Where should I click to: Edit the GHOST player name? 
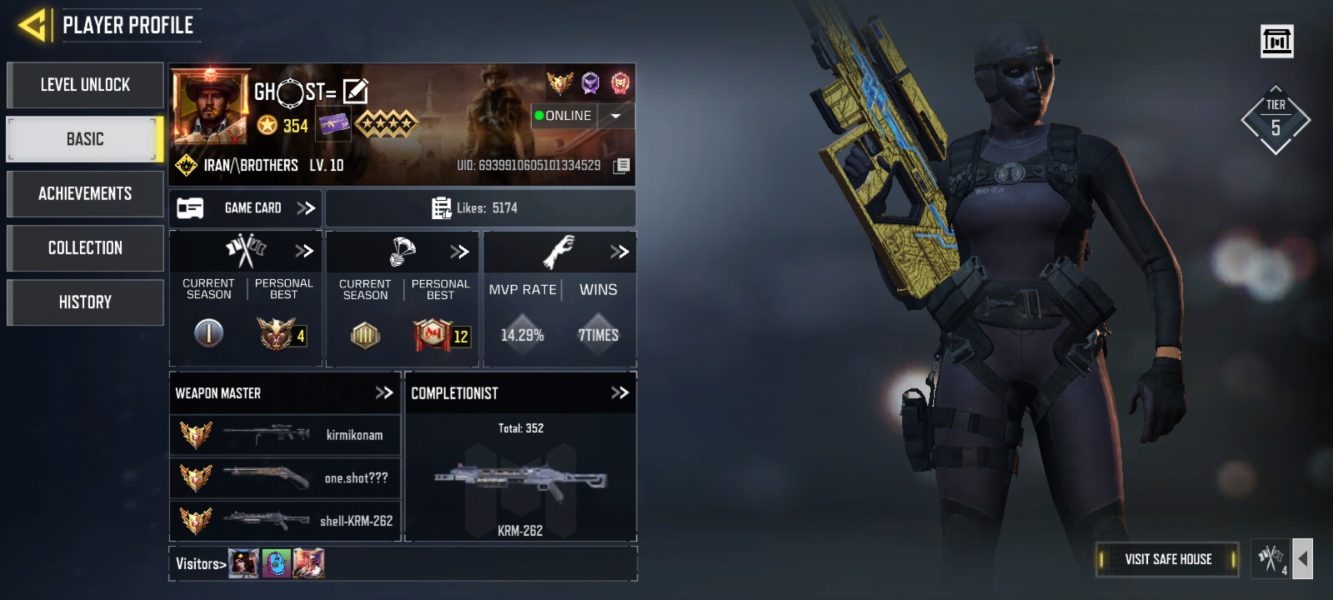pyautogui.click(x=355, y=92)
